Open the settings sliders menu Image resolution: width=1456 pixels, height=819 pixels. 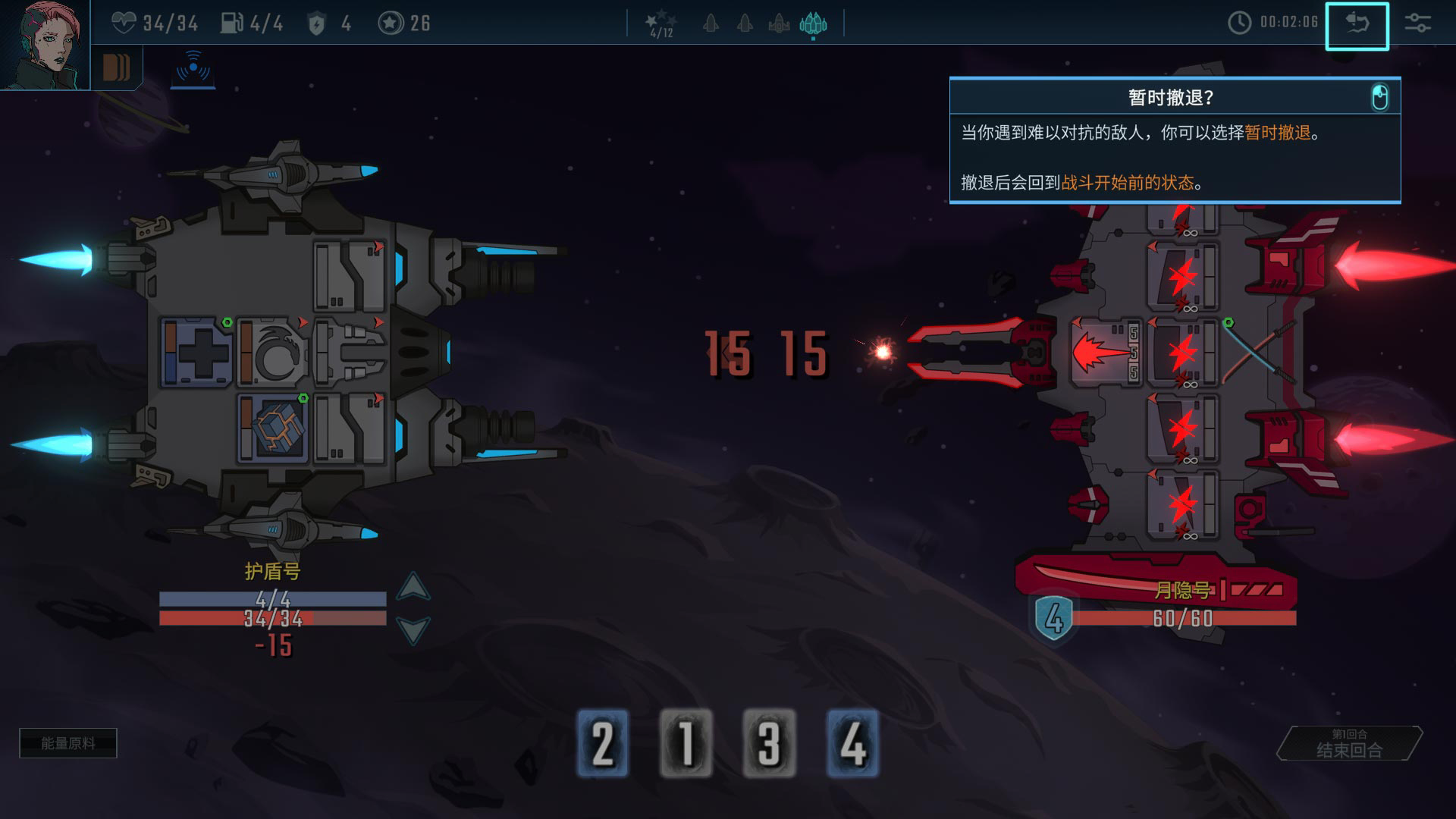point(1417,23)
